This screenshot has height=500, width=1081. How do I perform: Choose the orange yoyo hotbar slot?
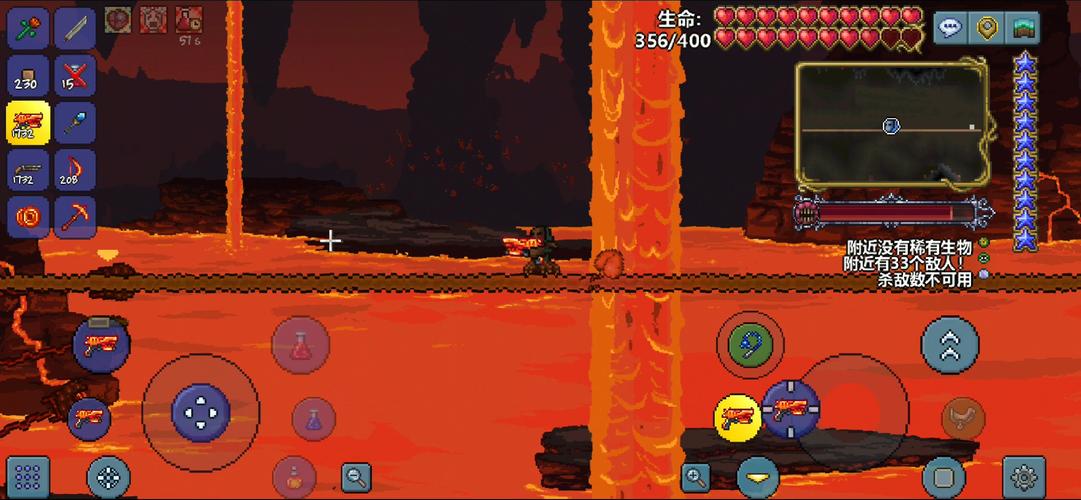tap(29, 216)
